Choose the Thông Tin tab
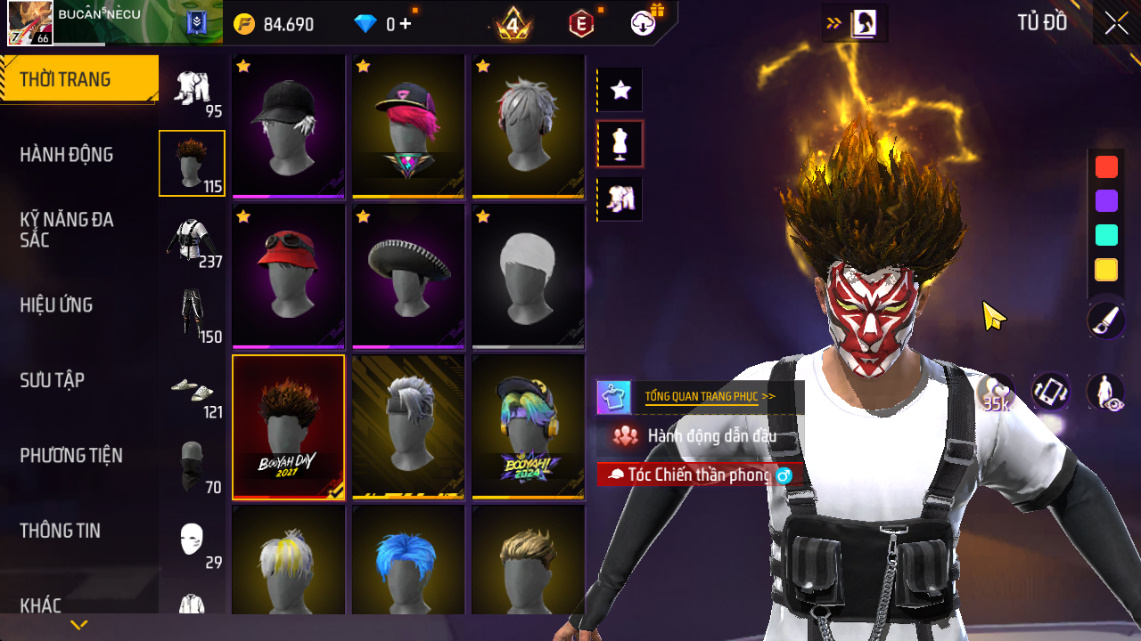This screenshot has height=641, width=1141. 60,530
